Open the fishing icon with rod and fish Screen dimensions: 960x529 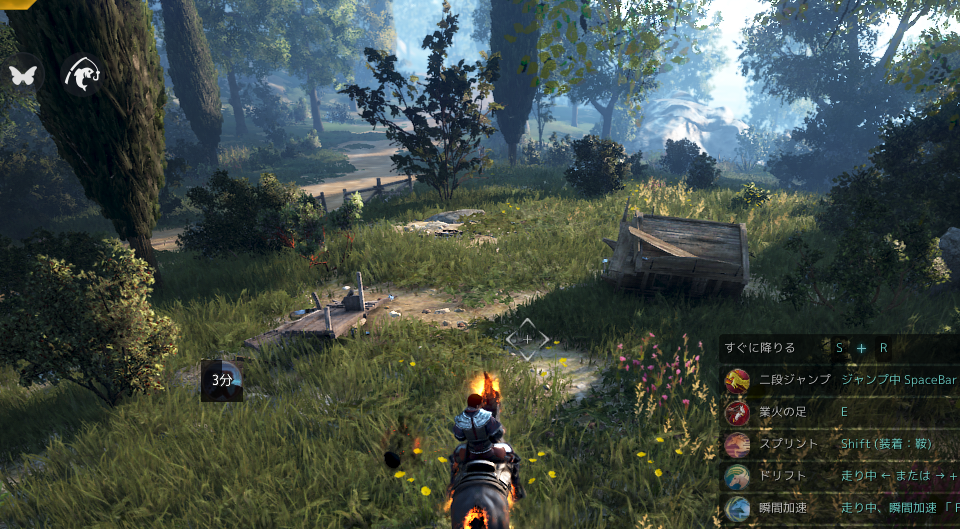pos(80,73)
